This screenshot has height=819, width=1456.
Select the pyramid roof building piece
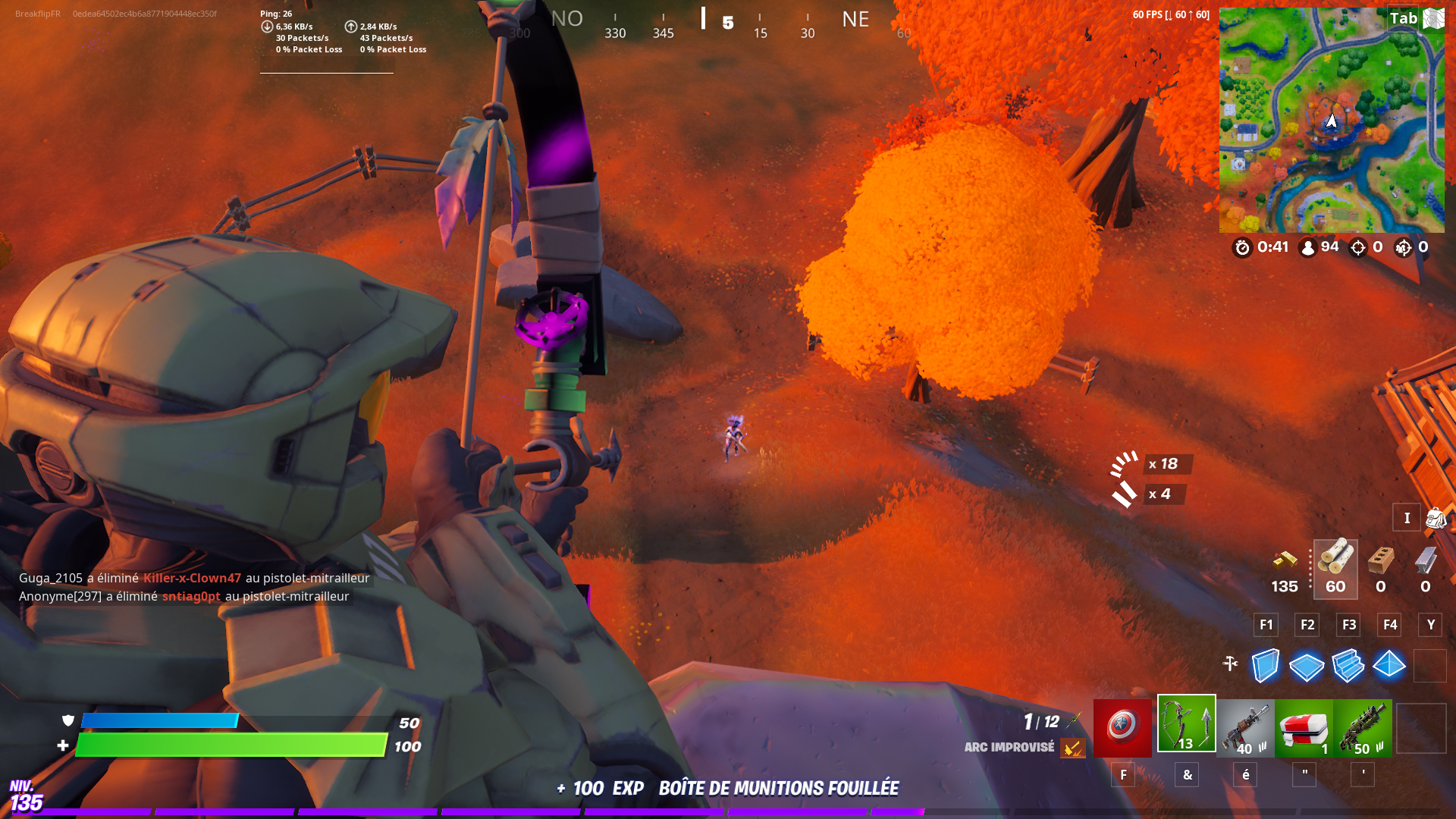tap(1390, 666)
